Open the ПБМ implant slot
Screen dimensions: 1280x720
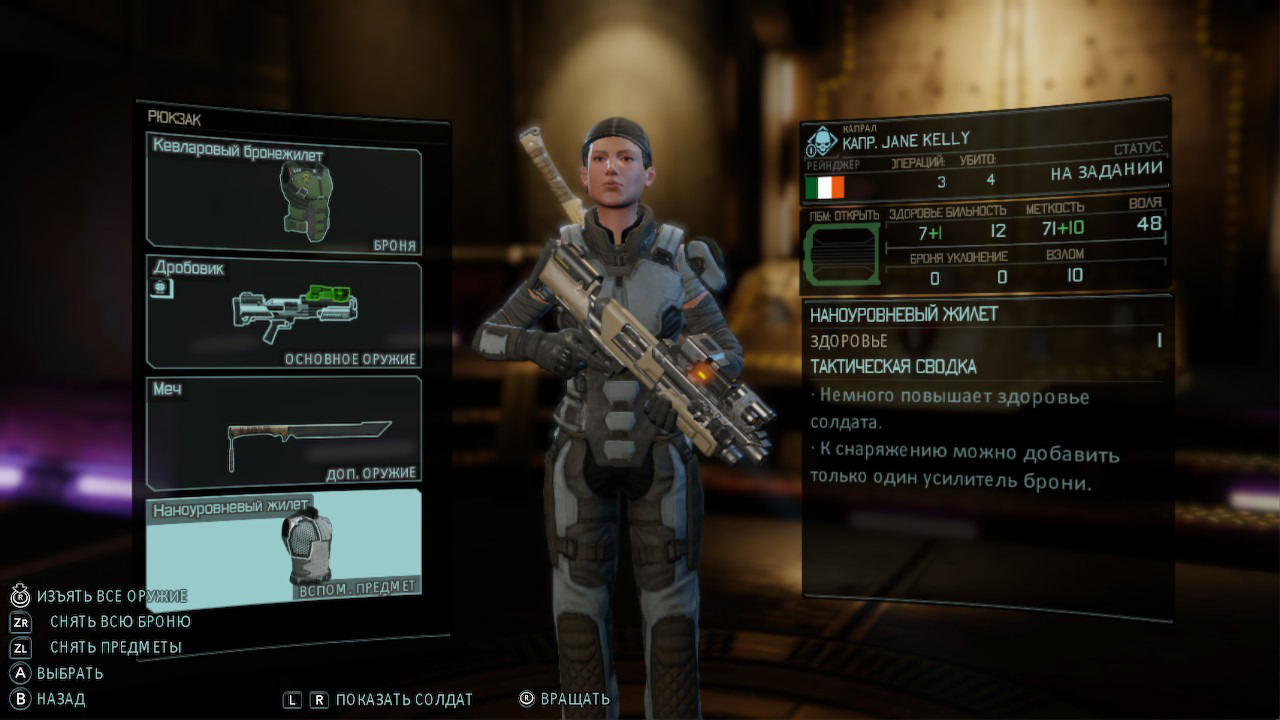click(x=842, y=254)
